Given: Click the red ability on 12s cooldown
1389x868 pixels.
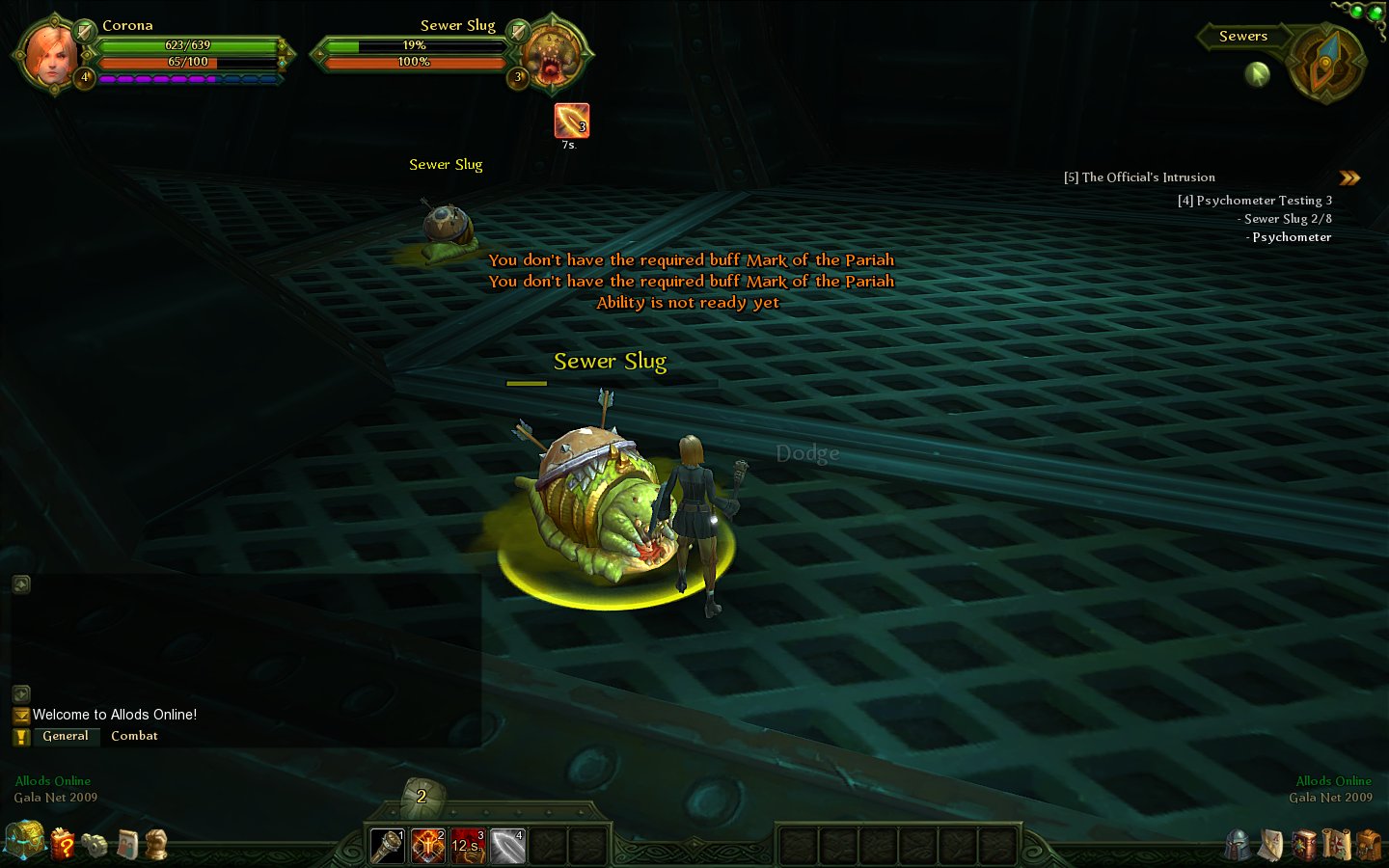Looking at the screenshot, I should (468, 846).
